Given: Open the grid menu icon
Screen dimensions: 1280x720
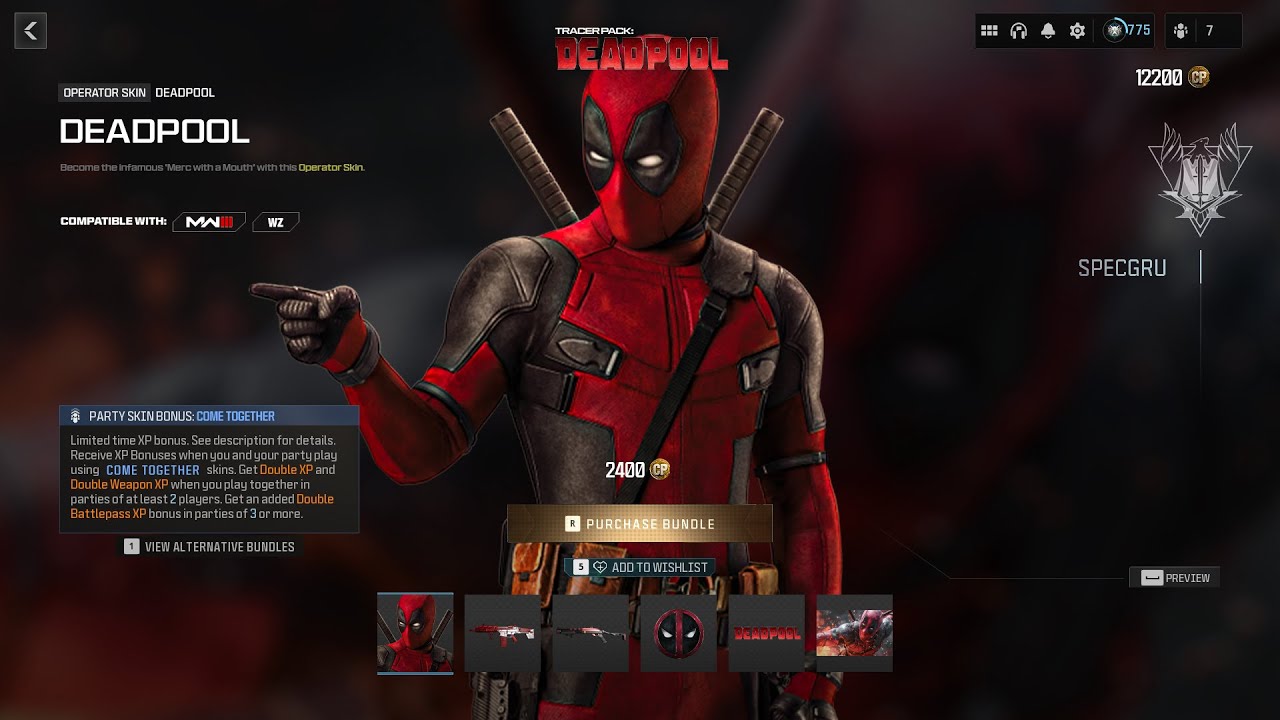Looking at the screenshot, I should (x=989, y=31).
